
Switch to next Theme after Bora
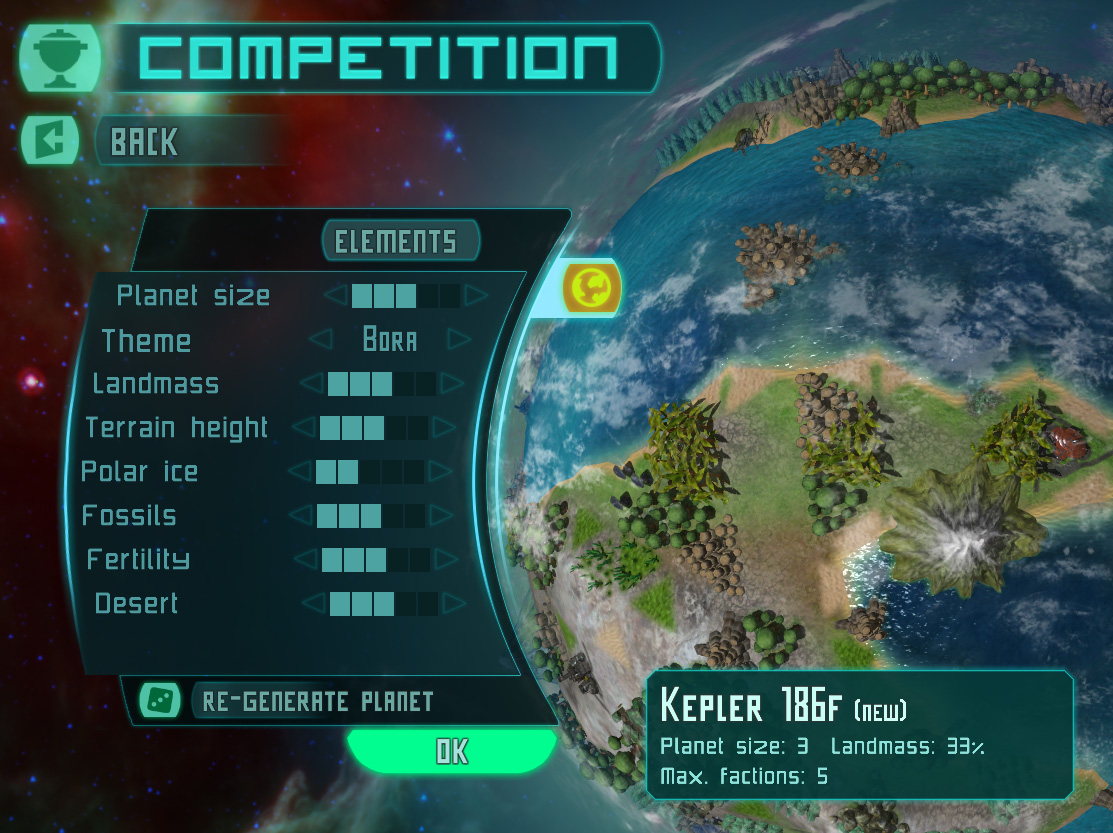459,340
